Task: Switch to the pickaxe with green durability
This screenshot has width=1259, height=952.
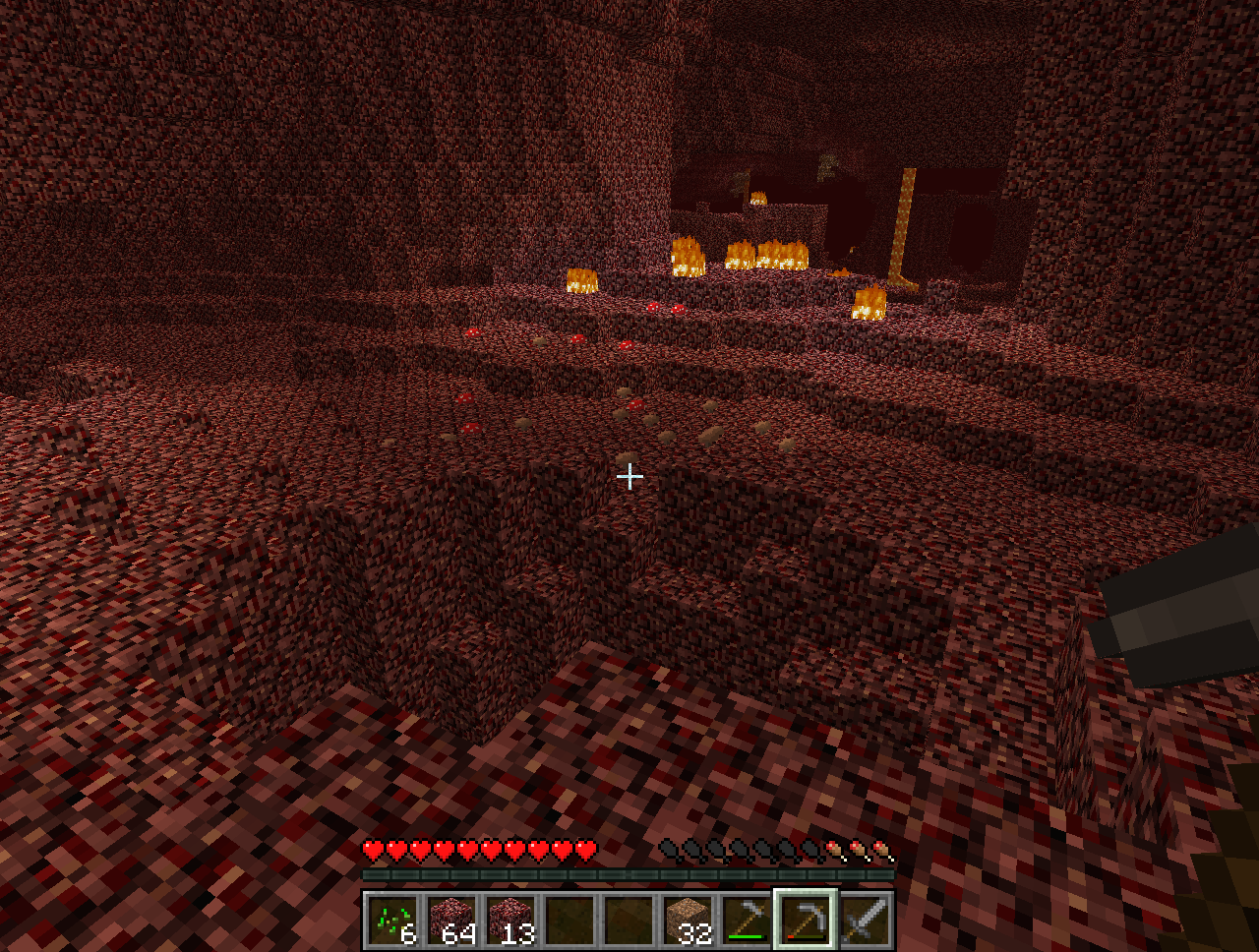Action: tap(748, 921)
